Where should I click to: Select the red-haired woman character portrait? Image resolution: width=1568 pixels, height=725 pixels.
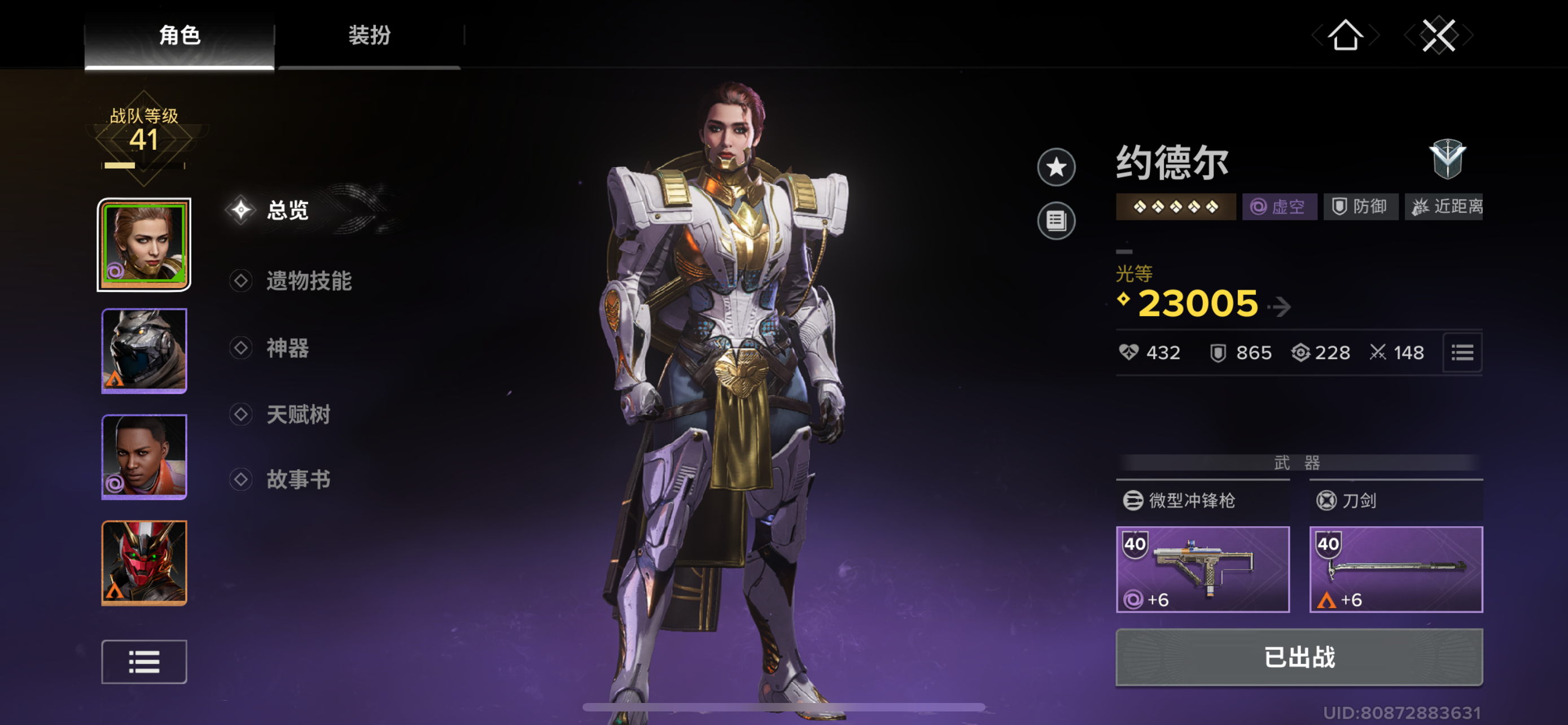pyautogui.click(x=144, y=244)
